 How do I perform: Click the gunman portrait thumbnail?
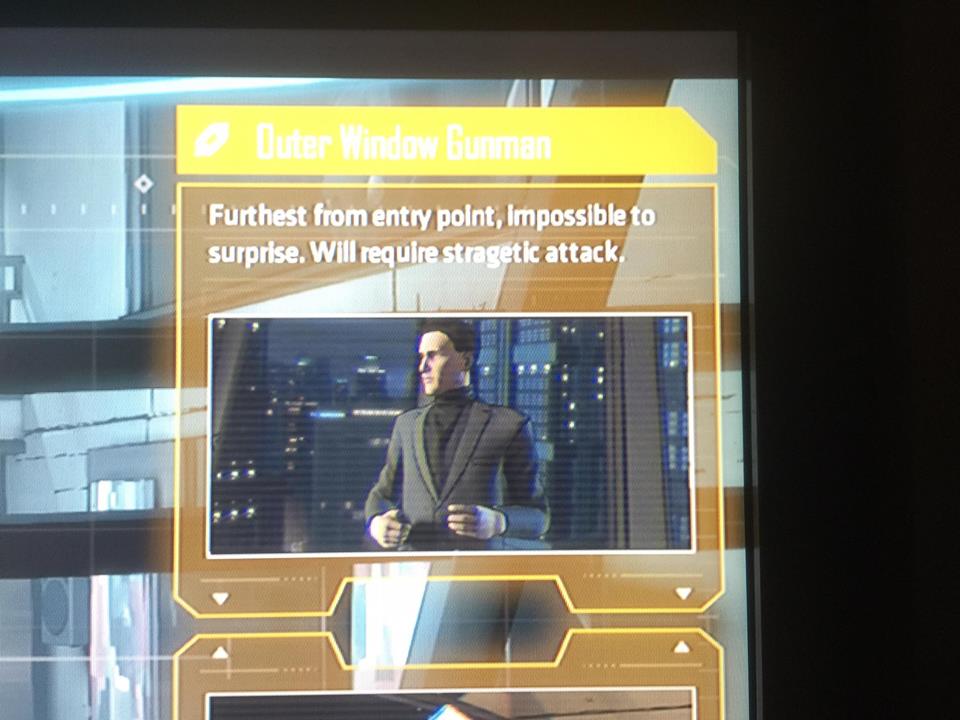click(449, 433)
